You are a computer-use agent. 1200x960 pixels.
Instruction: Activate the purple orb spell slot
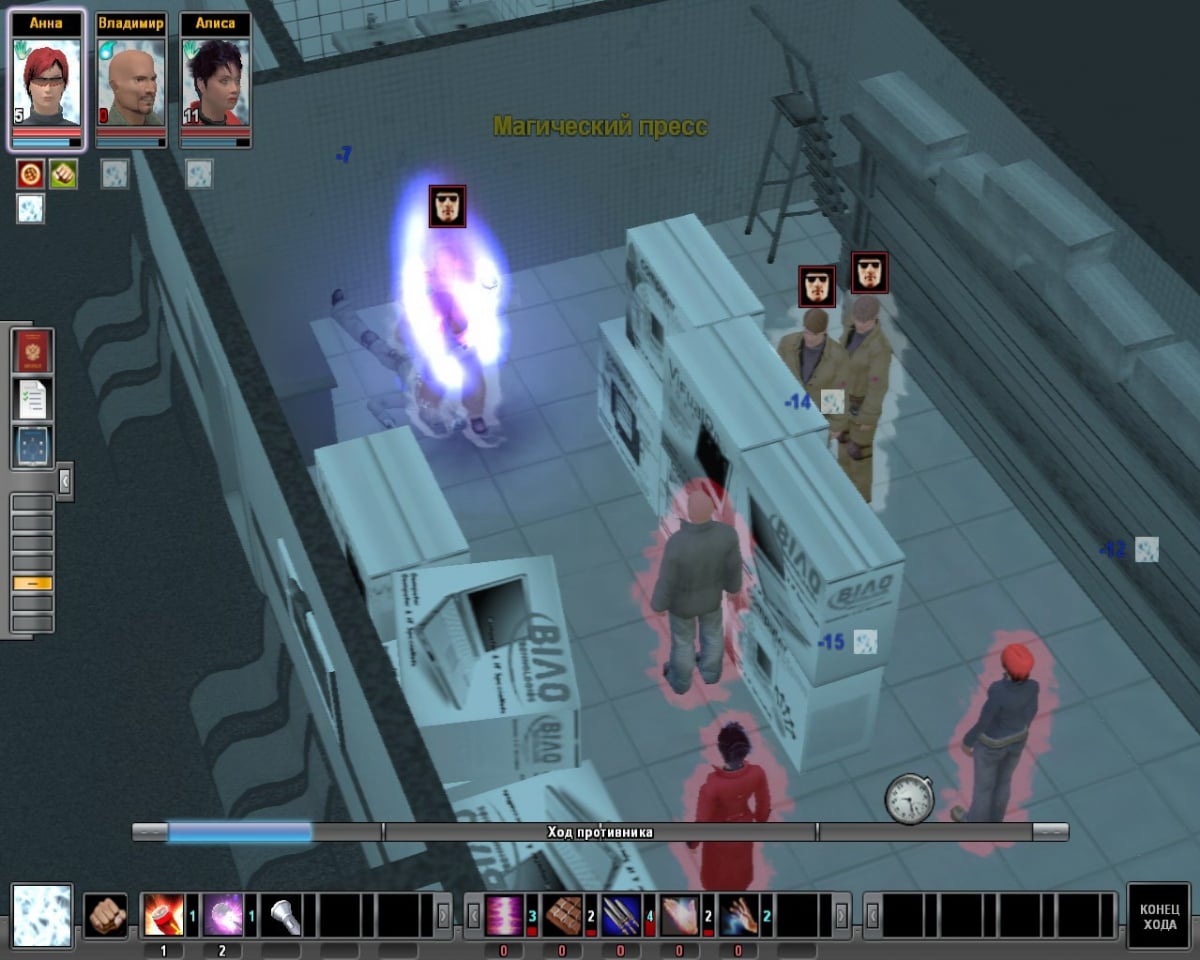(x=222, y=915)
